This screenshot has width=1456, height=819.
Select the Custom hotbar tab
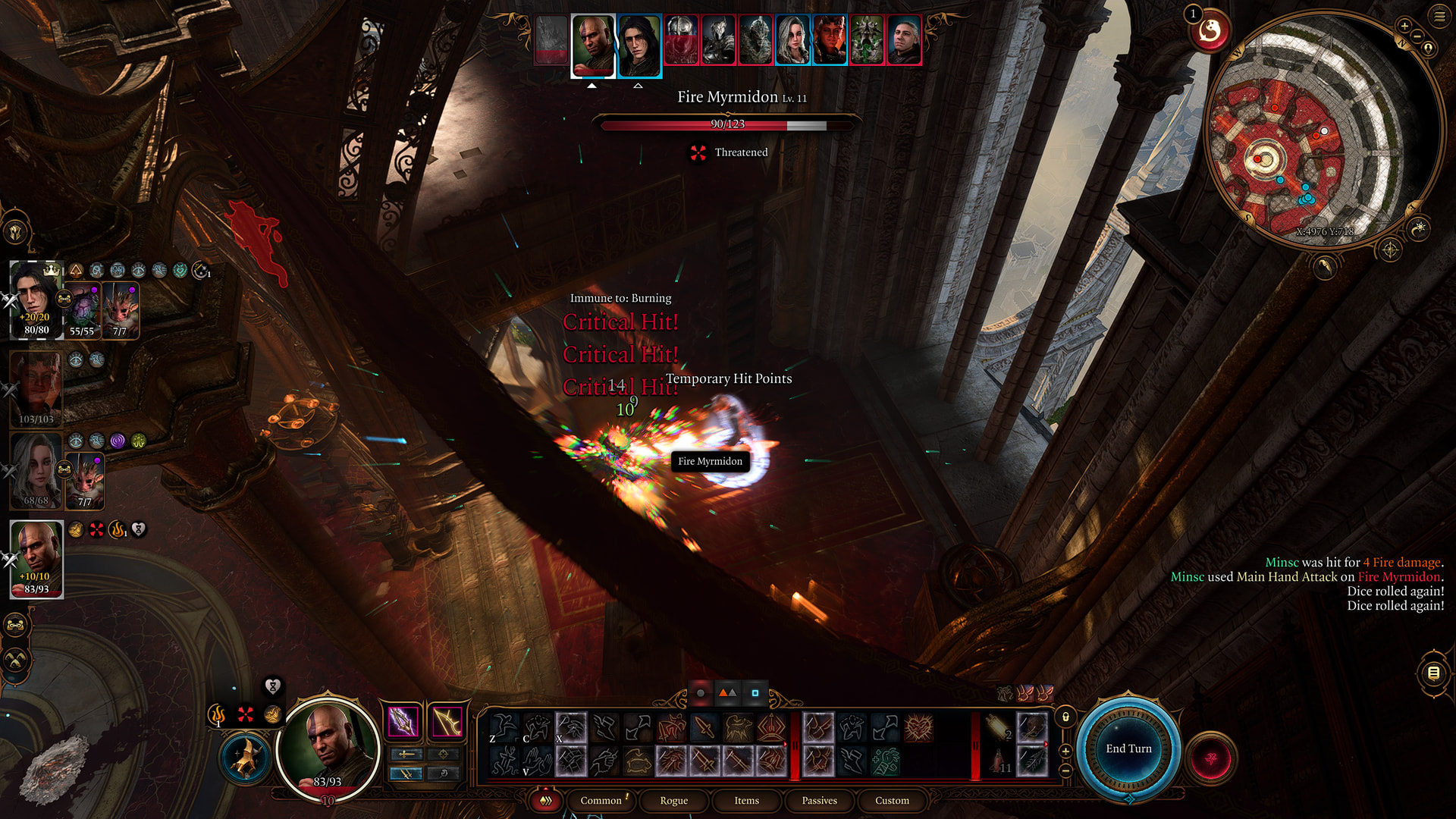tap(892, 800)
